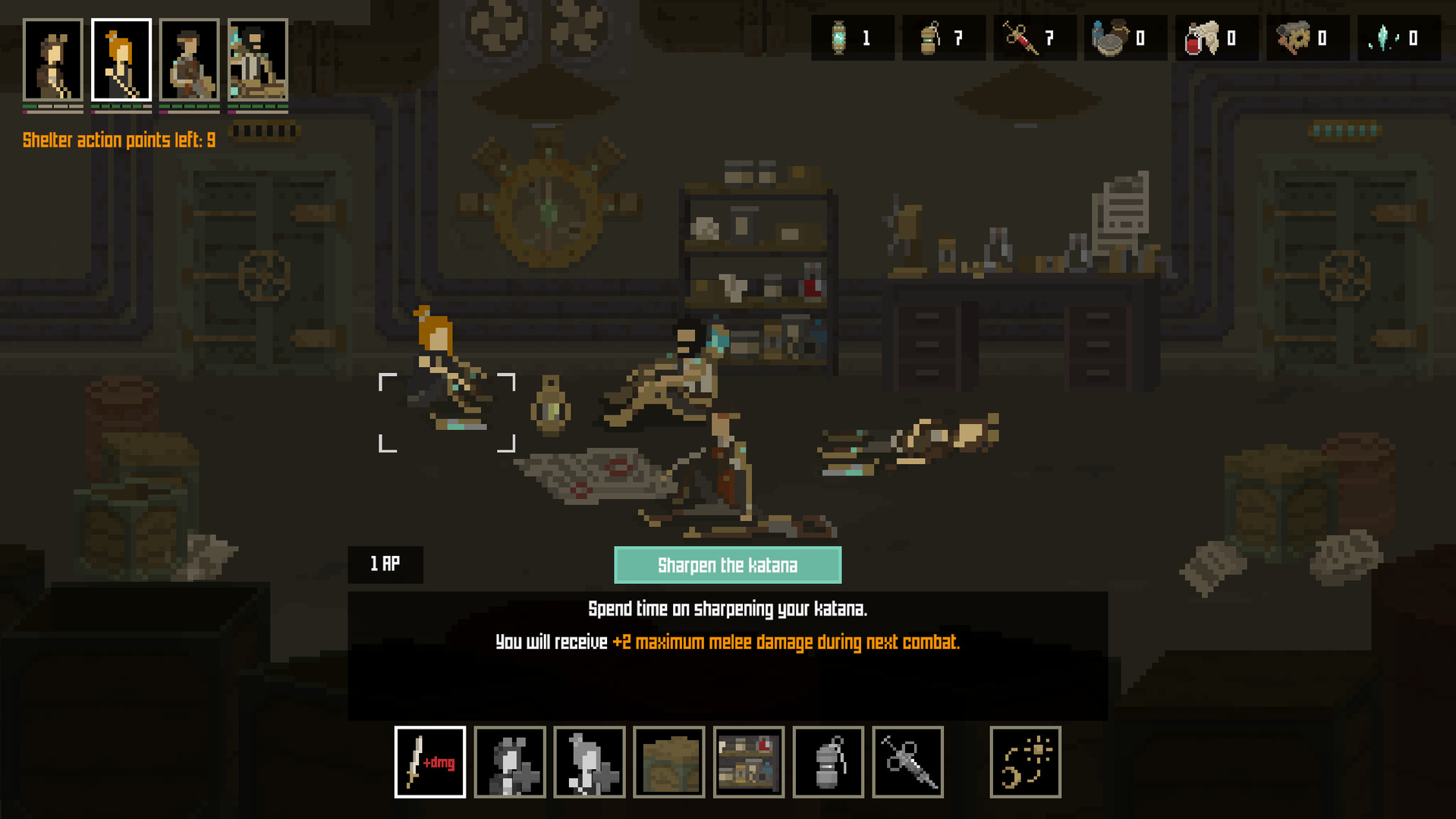Click the lantern counter in top resource bar
The image size is (1456, 819).
click(852, 37)
